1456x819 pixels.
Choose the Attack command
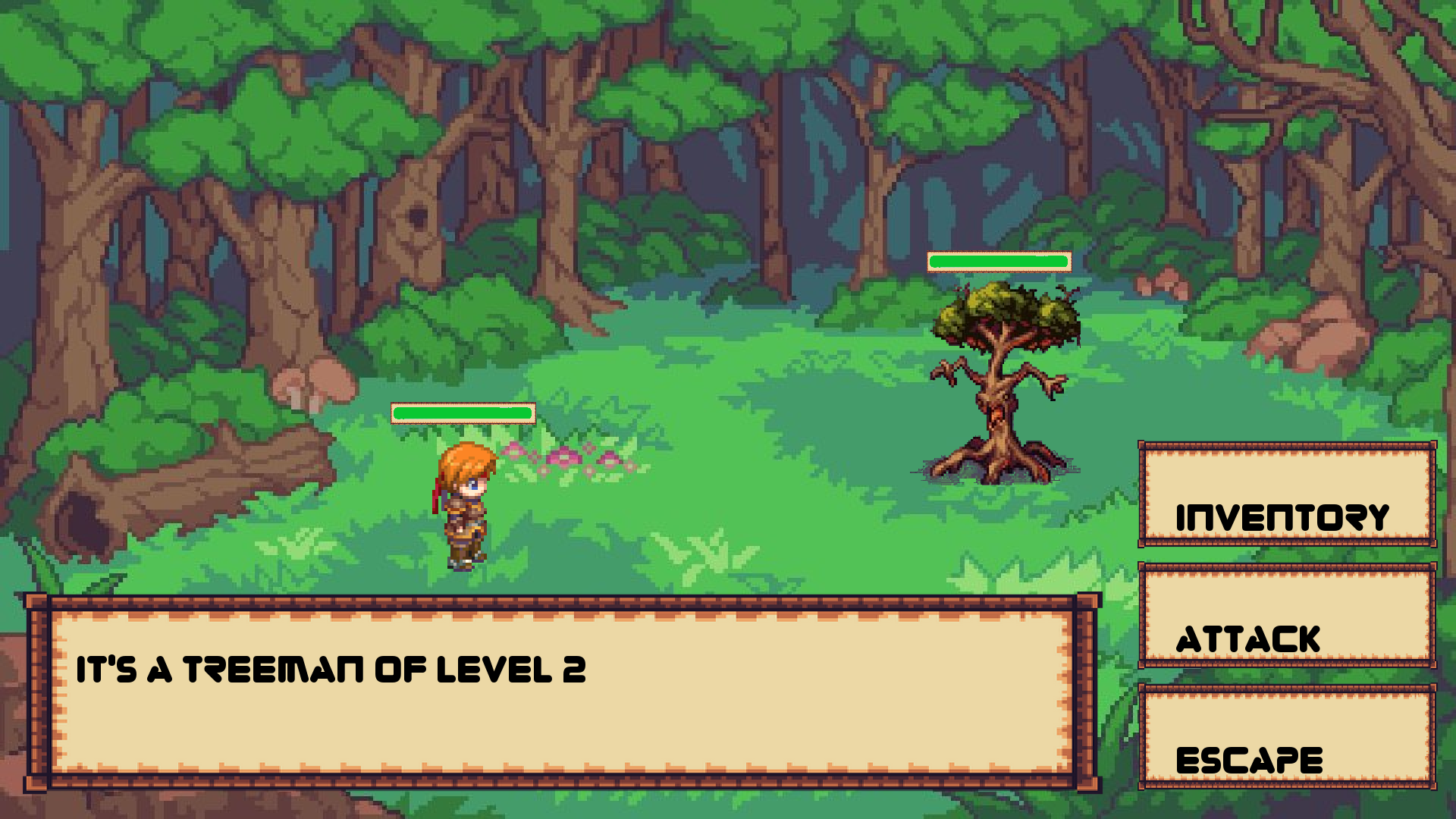tap(1287, 616)
